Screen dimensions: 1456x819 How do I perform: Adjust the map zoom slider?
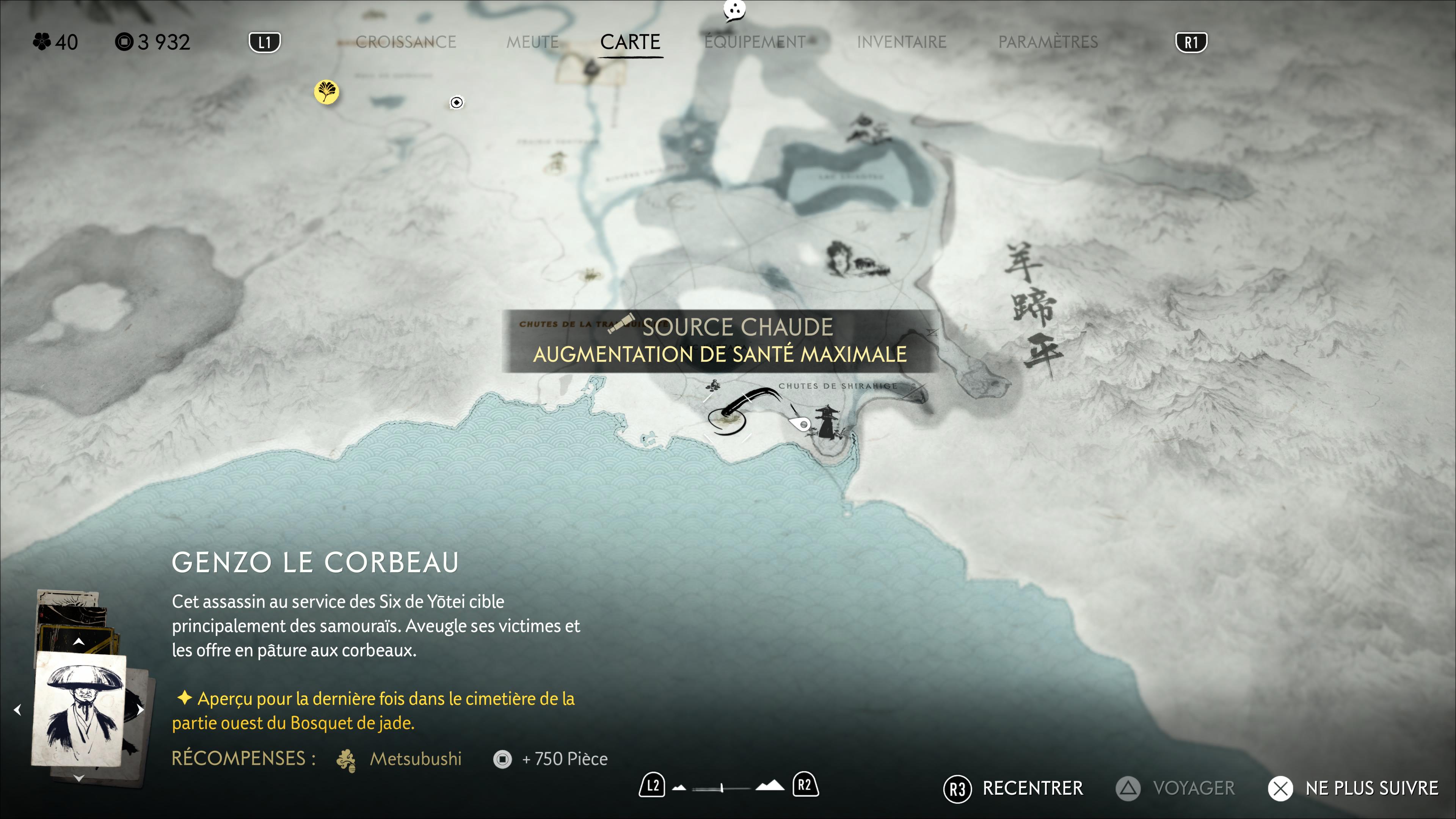click(722, 788)
